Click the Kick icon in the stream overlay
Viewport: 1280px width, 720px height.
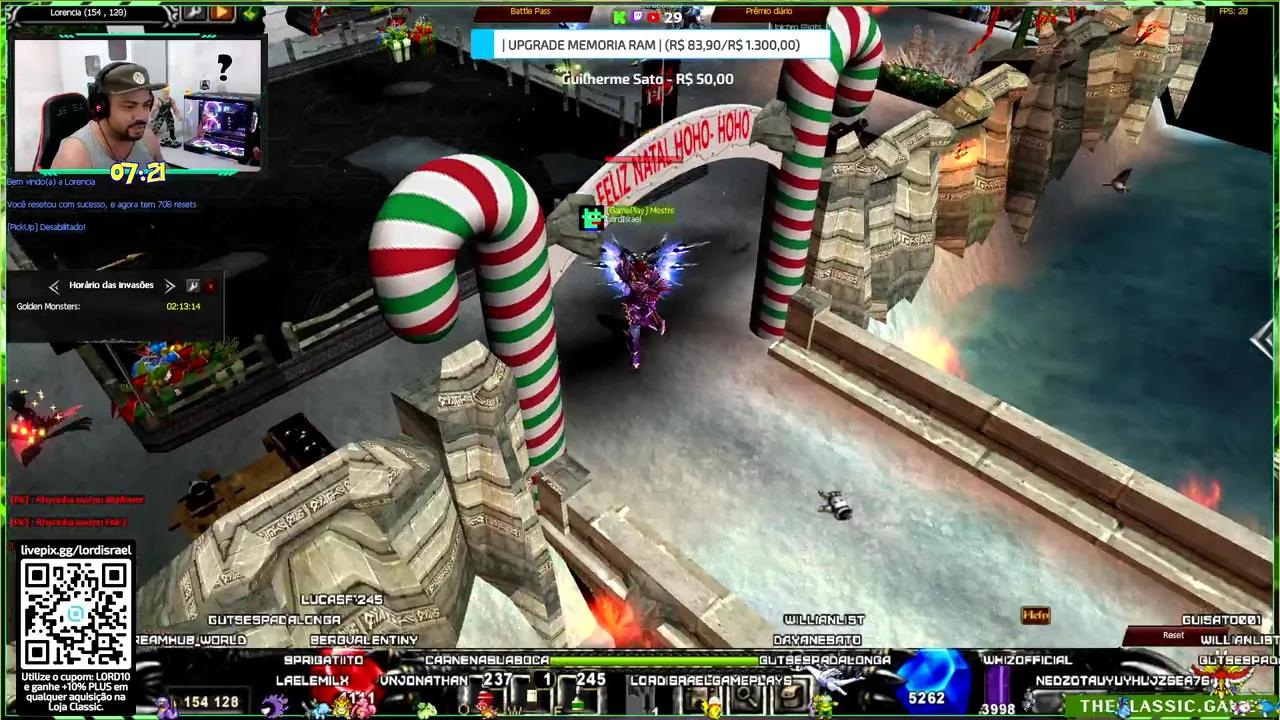[x=617, y=17]
